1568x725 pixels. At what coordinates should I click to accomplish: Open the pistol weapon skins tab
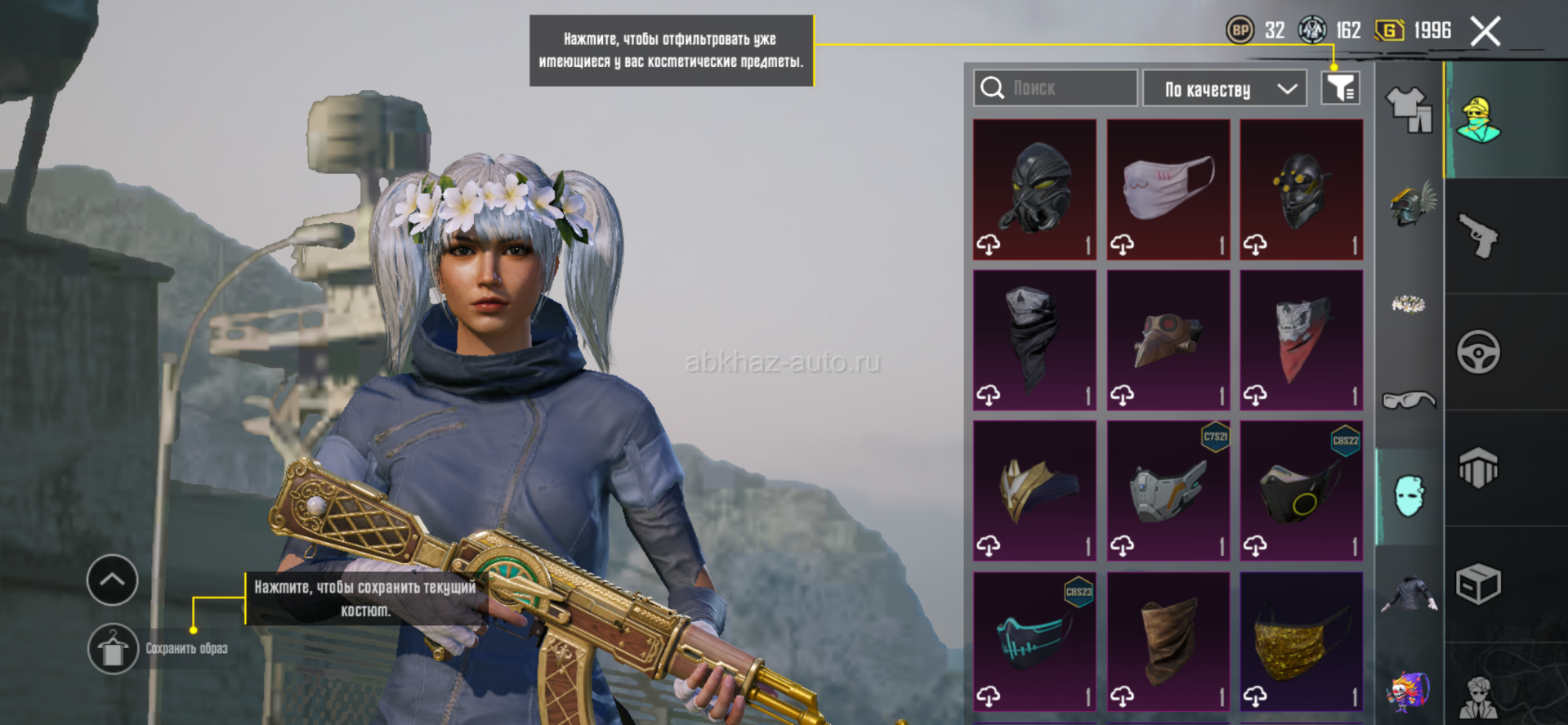tap(1478, 235)
